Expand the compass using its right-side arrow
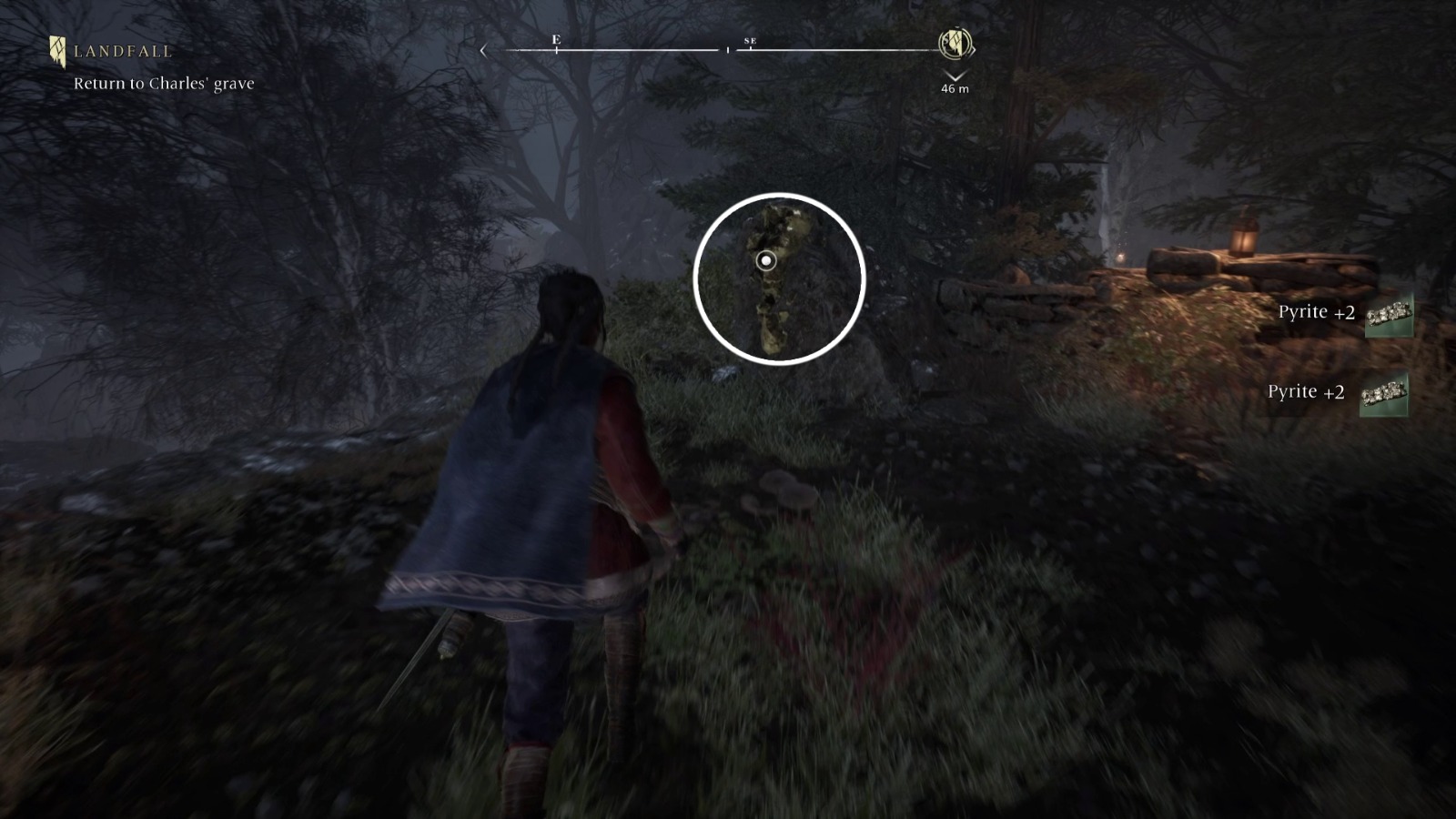The height and width of the screenshot is (819, 1456). (971, 50)
